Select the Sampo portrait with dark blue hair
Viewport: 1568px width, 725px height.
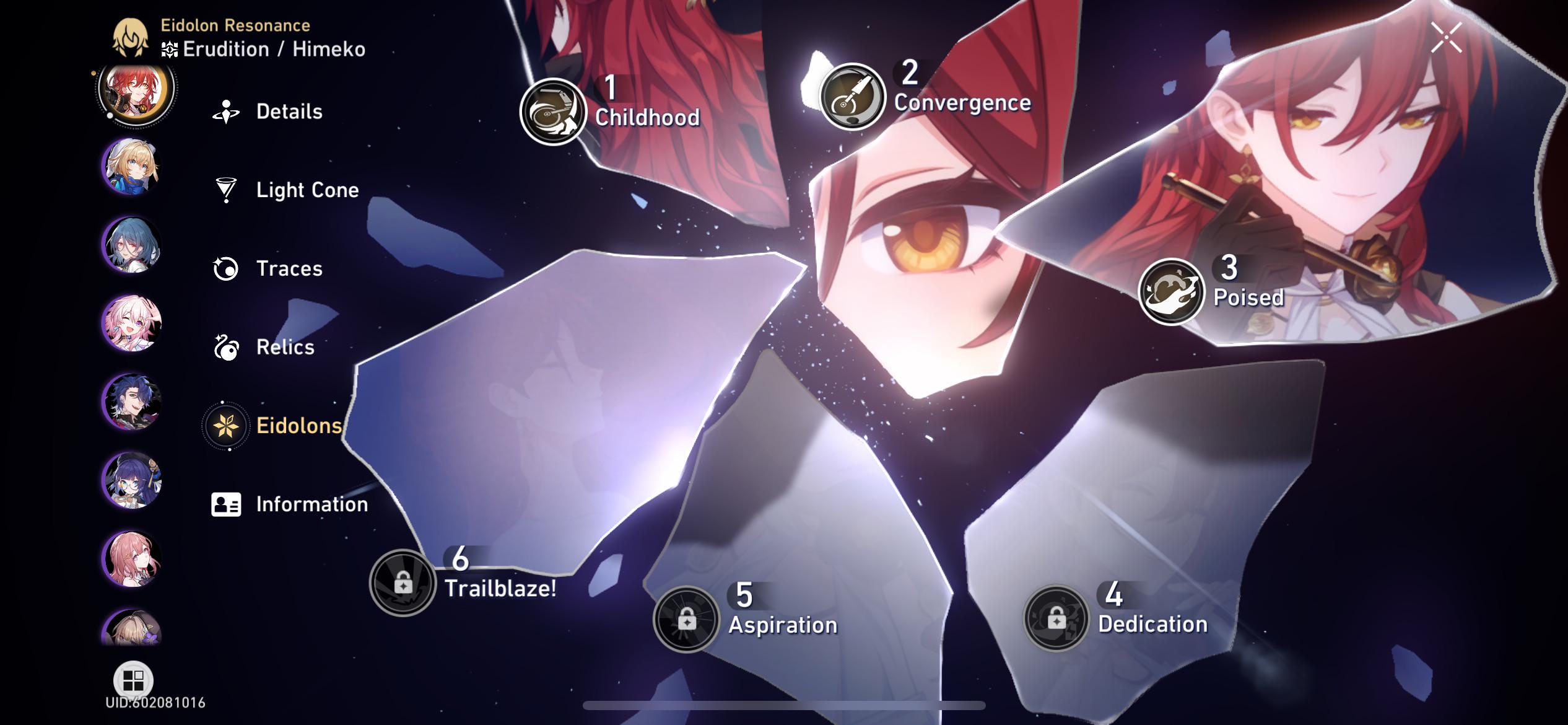(132, 402)
